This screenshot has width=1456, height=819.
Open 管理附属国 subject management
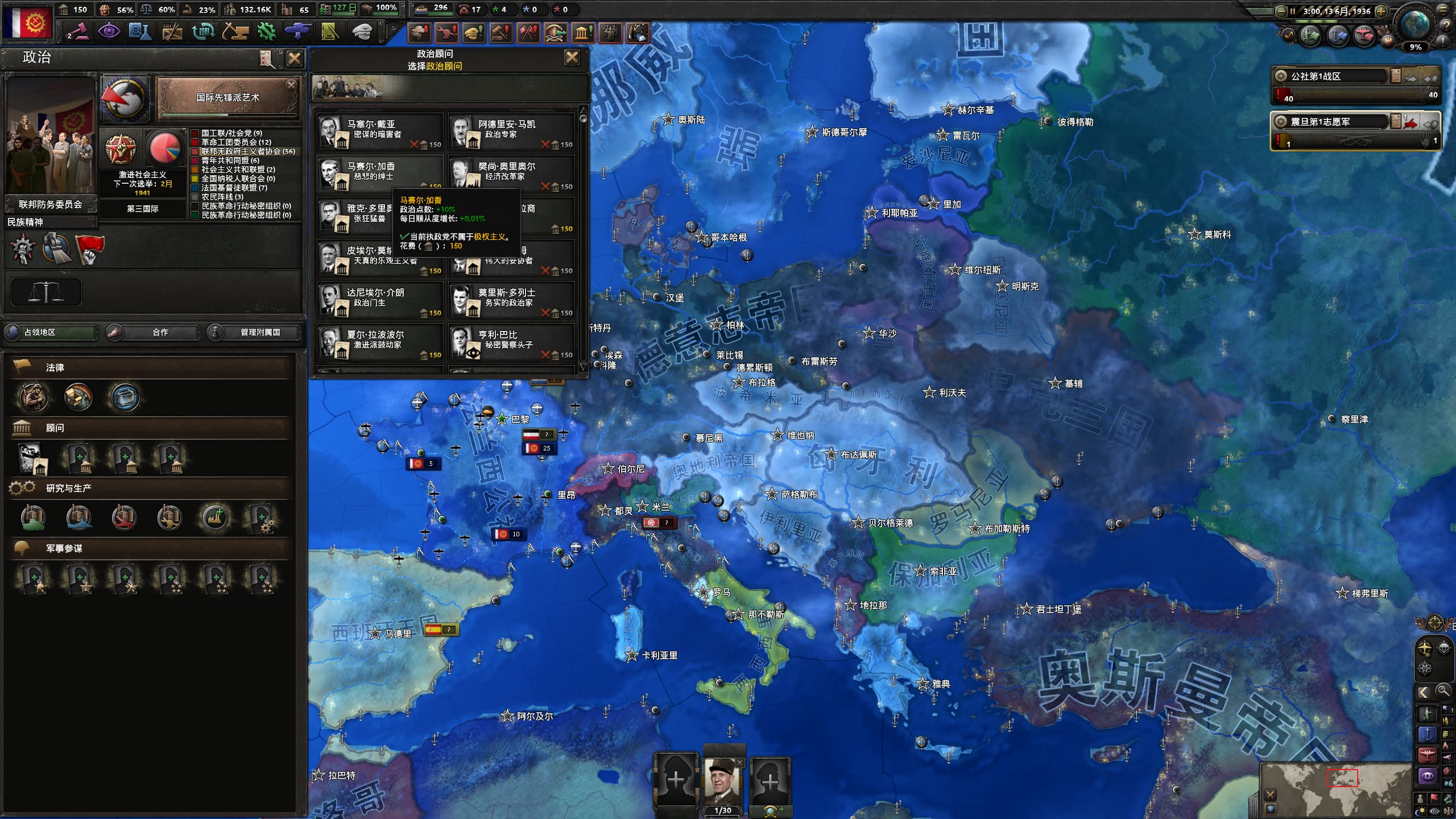click(x=254, y=332)
